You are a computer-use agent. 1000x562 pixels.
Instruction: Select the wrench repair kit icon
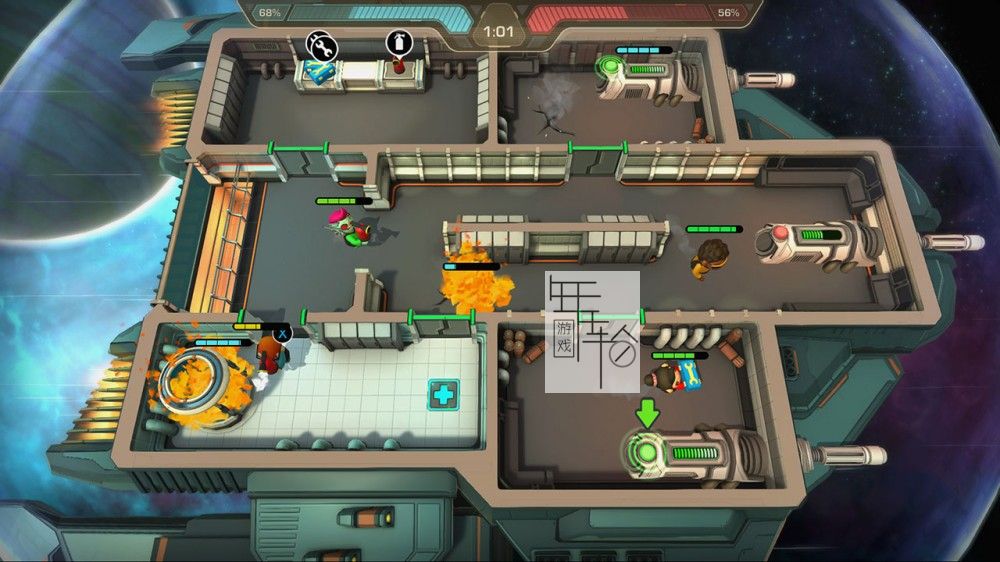[322, 45]
